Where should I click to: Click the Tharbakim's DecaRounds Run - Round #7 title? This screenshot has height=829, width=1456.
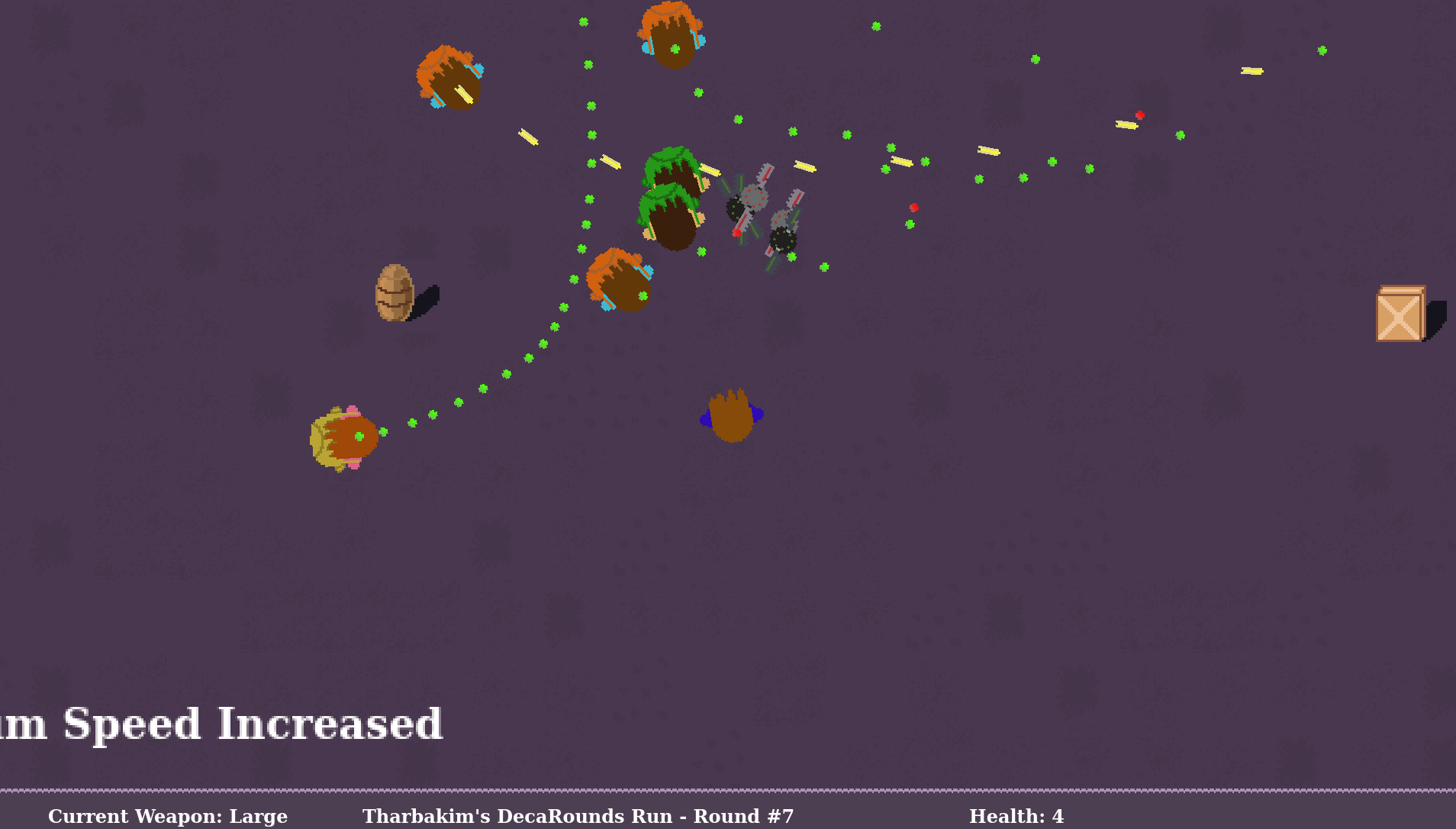pyautogui.click(x=578, y=816)
